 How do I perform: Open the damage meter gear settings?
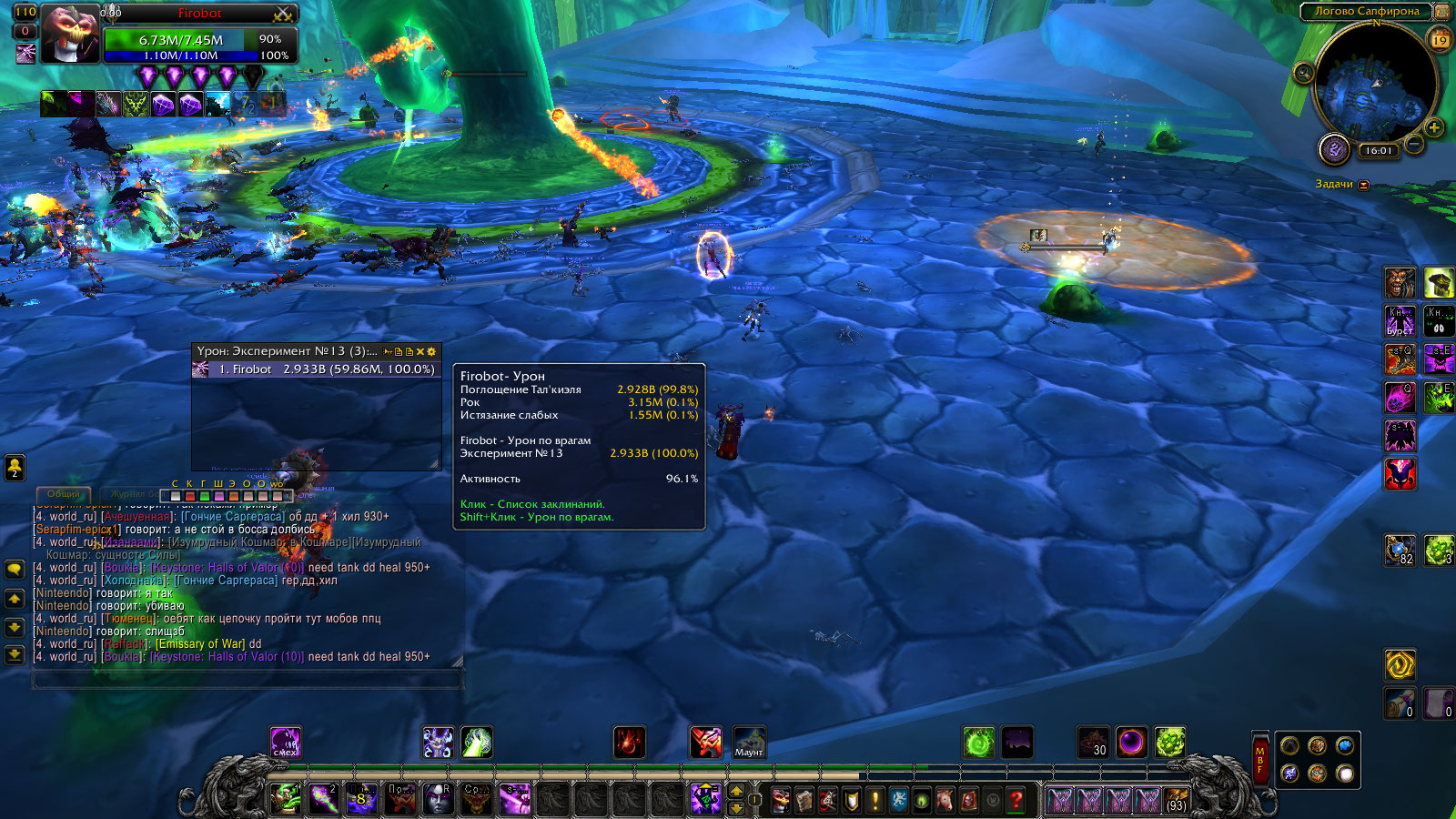pyautogui.click(x=431, y=351)
